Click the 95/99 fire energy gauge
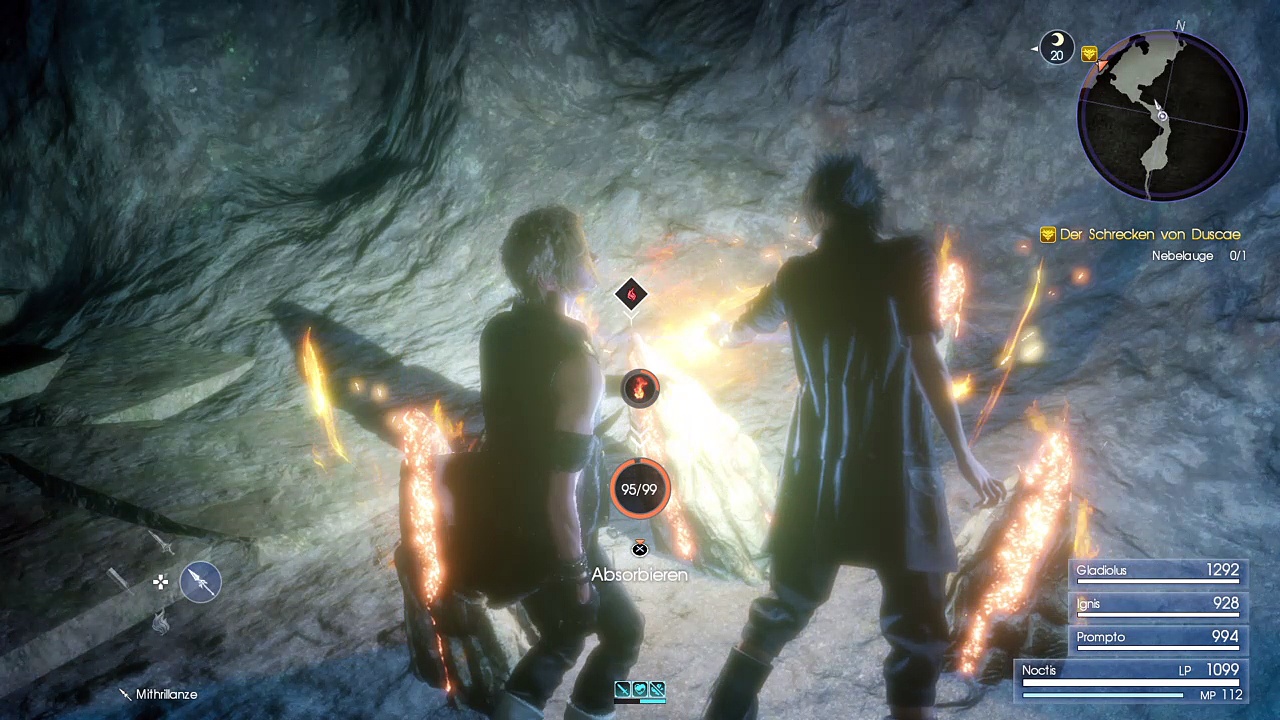 pos(639,490)
